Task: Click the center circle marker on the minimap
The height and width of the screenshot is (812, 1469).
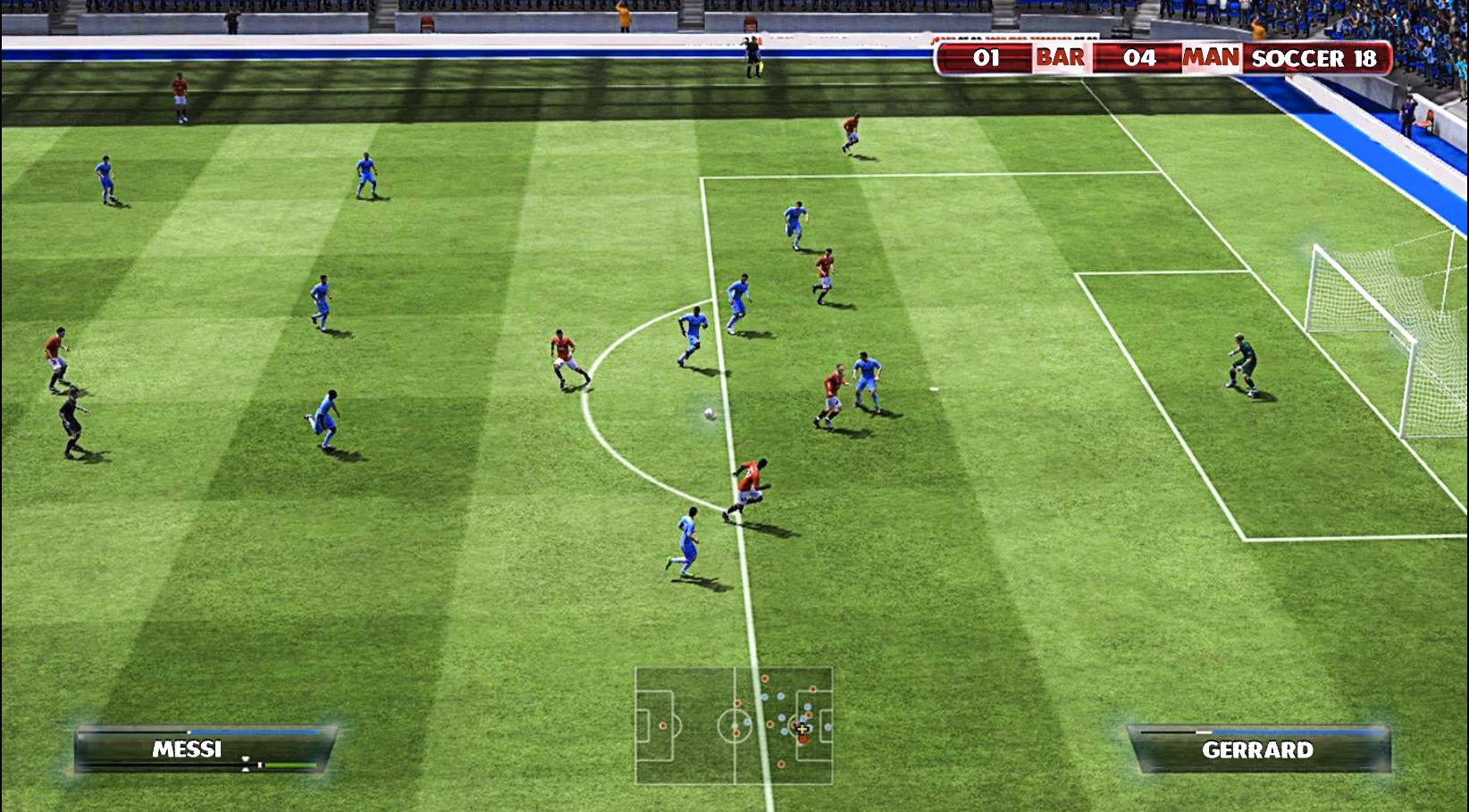Action: pyautogui.click(x=734, y=725)
